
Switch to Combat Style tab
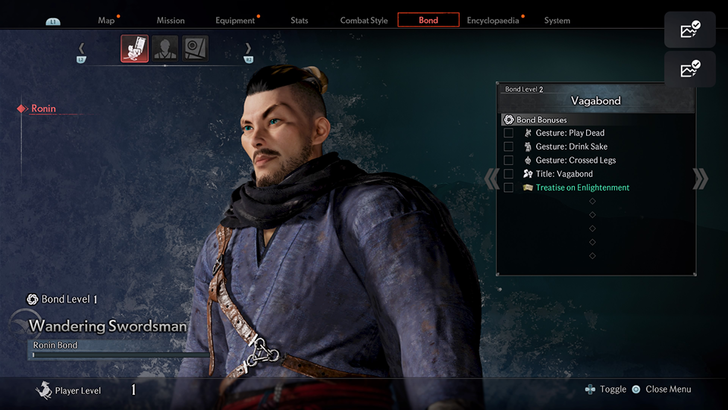coord(362,20)
